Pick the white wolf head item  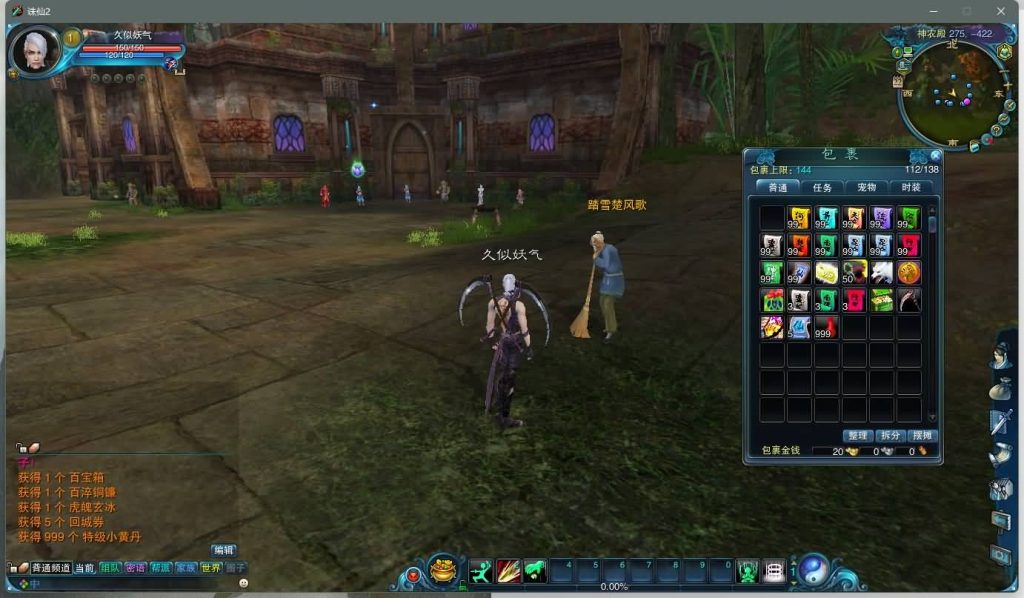[881, 272]
